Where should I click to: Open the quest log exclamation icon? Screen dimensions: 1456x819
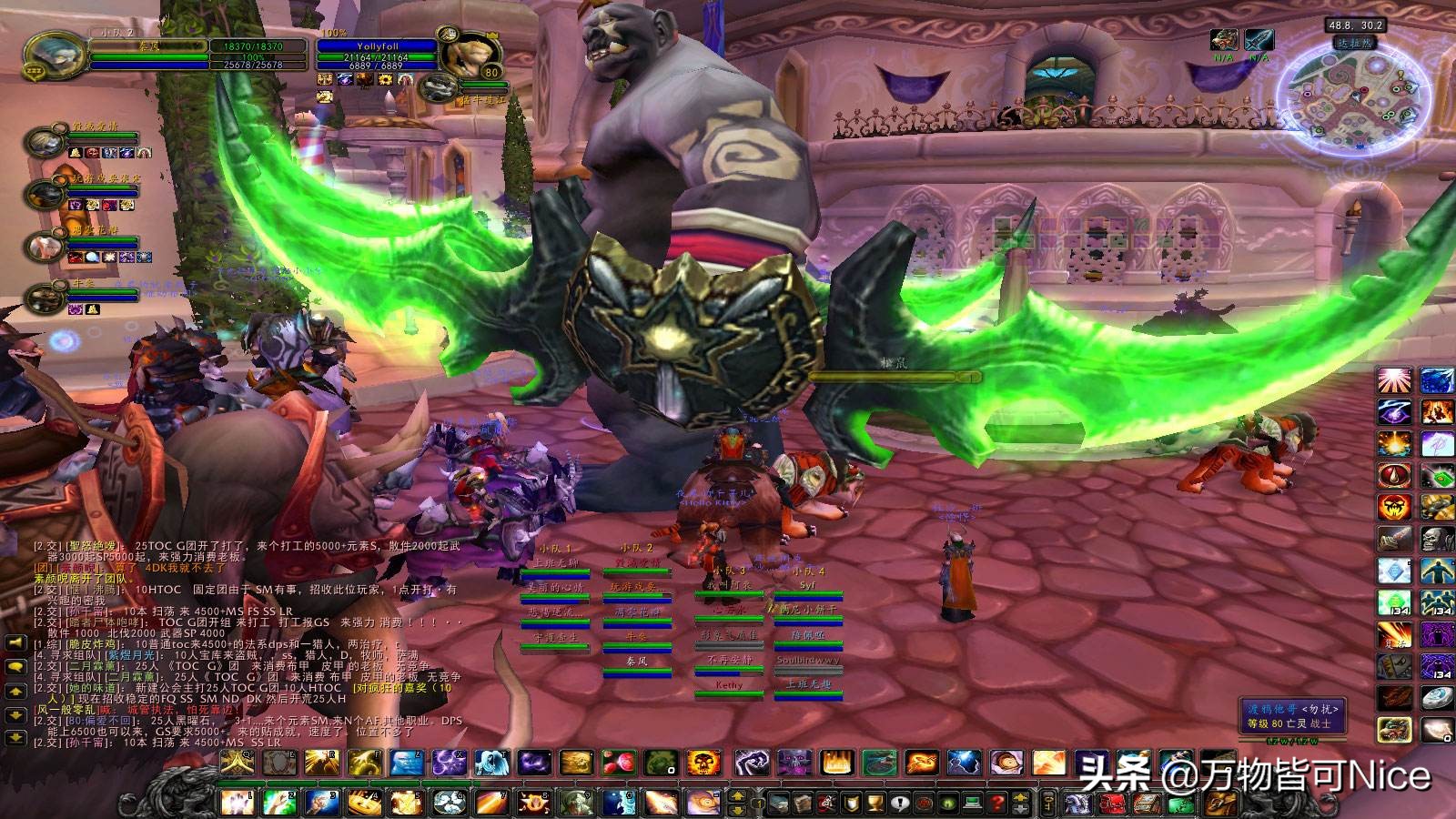899,803
